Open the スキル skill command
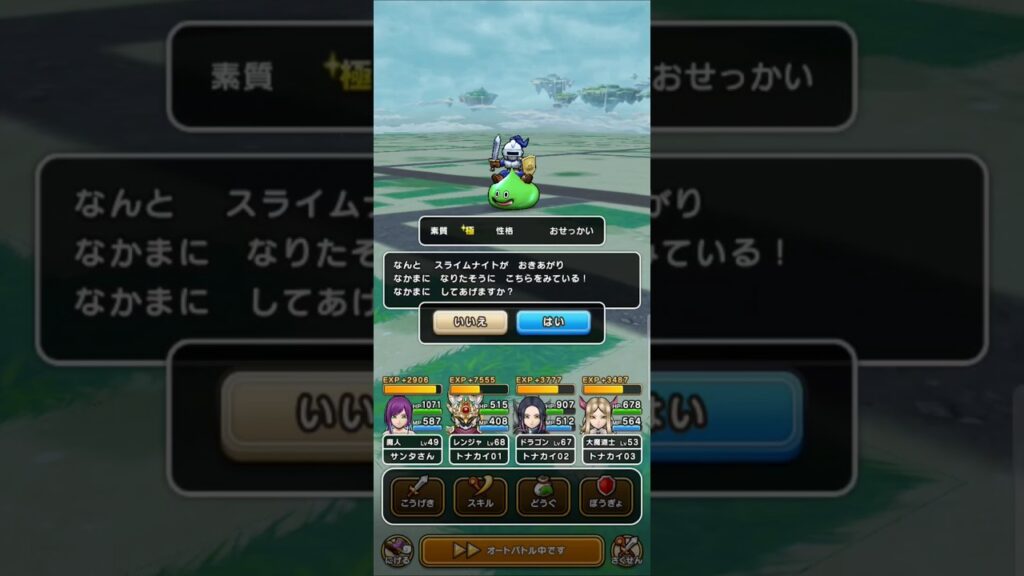1024x576 pixels. 480,497
